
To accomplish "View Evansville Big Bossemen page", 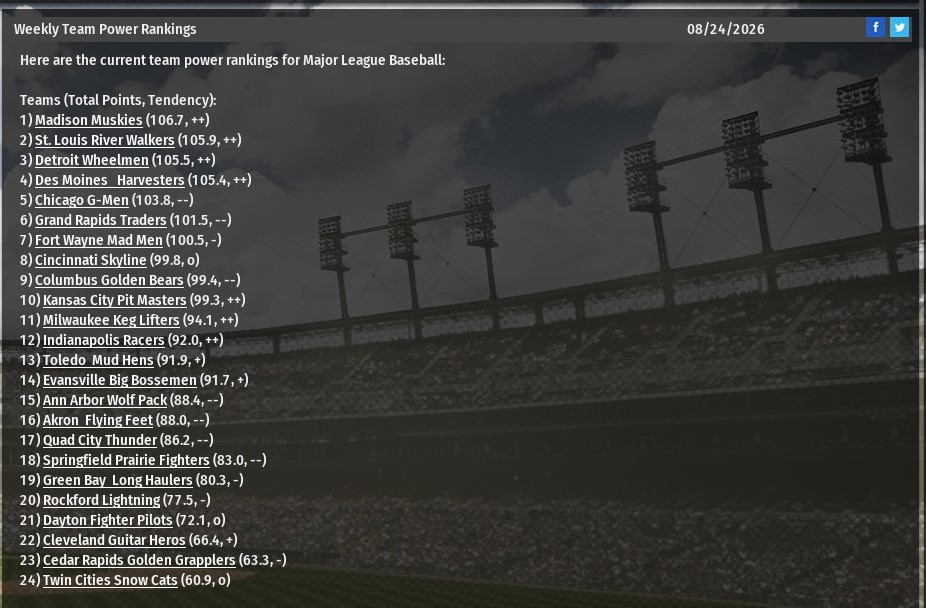I will [x=119, y=380].
